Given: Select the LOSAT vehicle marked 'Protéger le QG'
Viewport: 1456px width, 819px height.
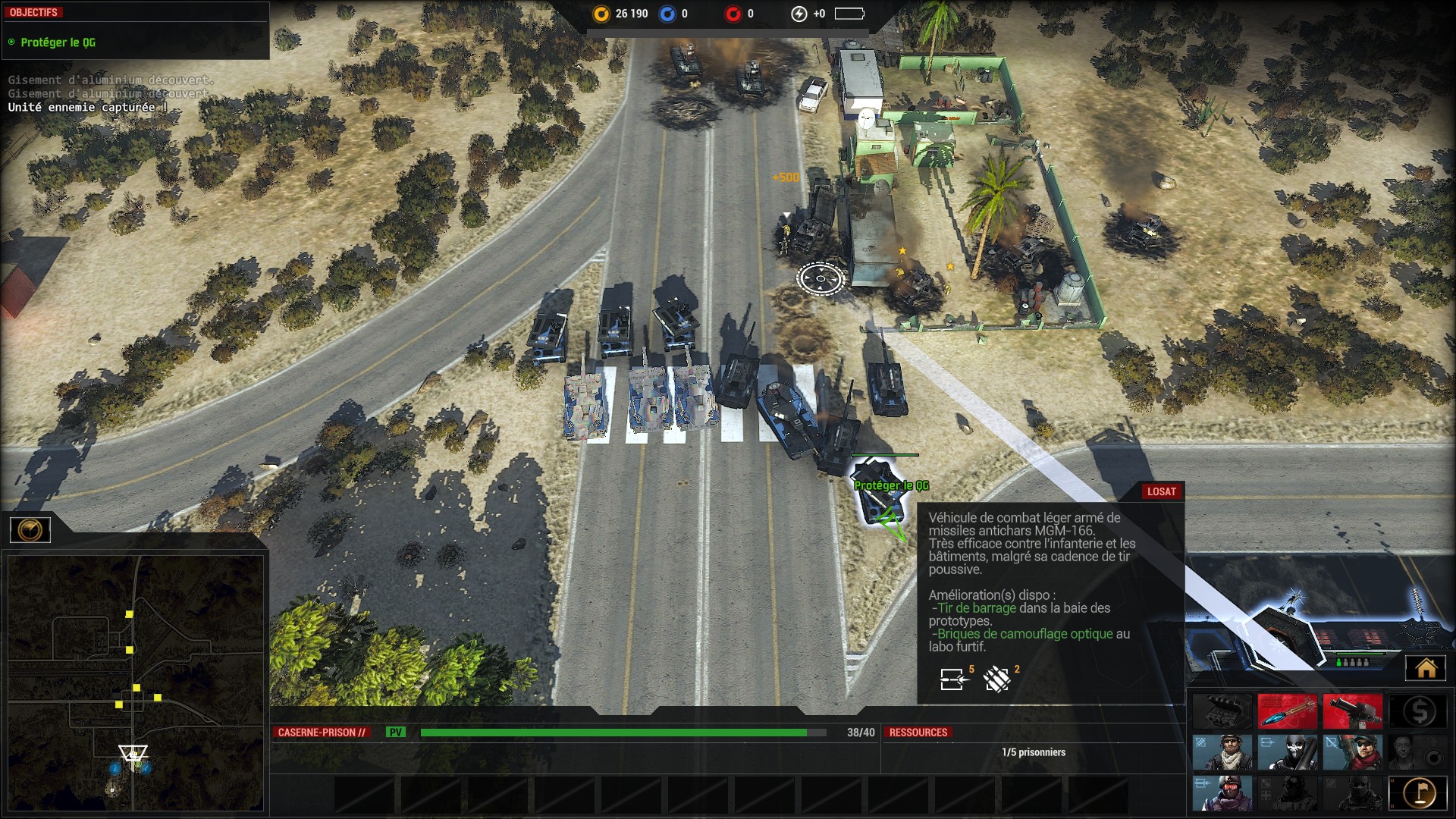Looking at the screenshot, I should [x=880, y=491].
